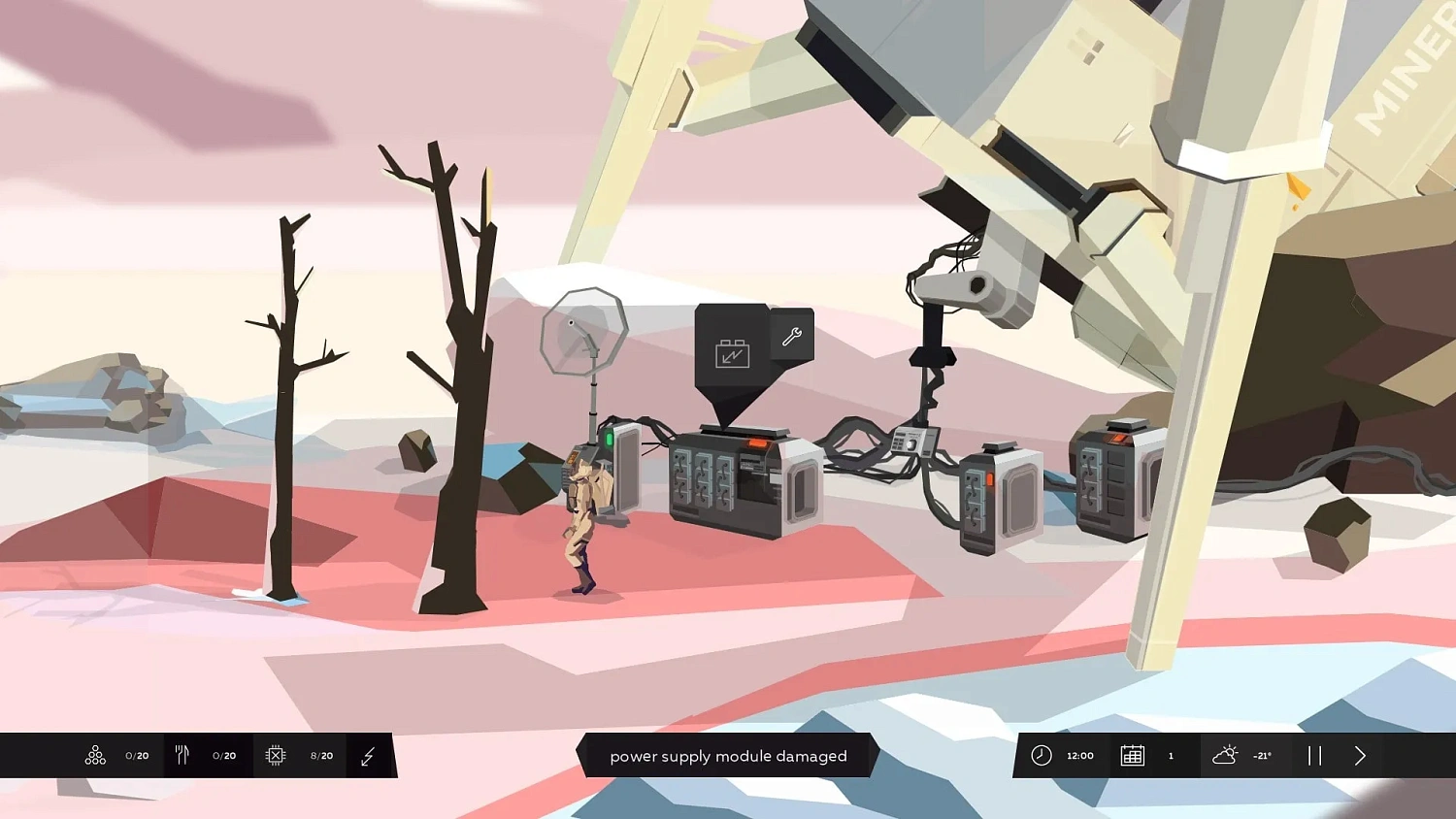The width and height of the screenshot is (1456, 819).
Task: Open the calendar day icon
Action: coord(1132,755)
